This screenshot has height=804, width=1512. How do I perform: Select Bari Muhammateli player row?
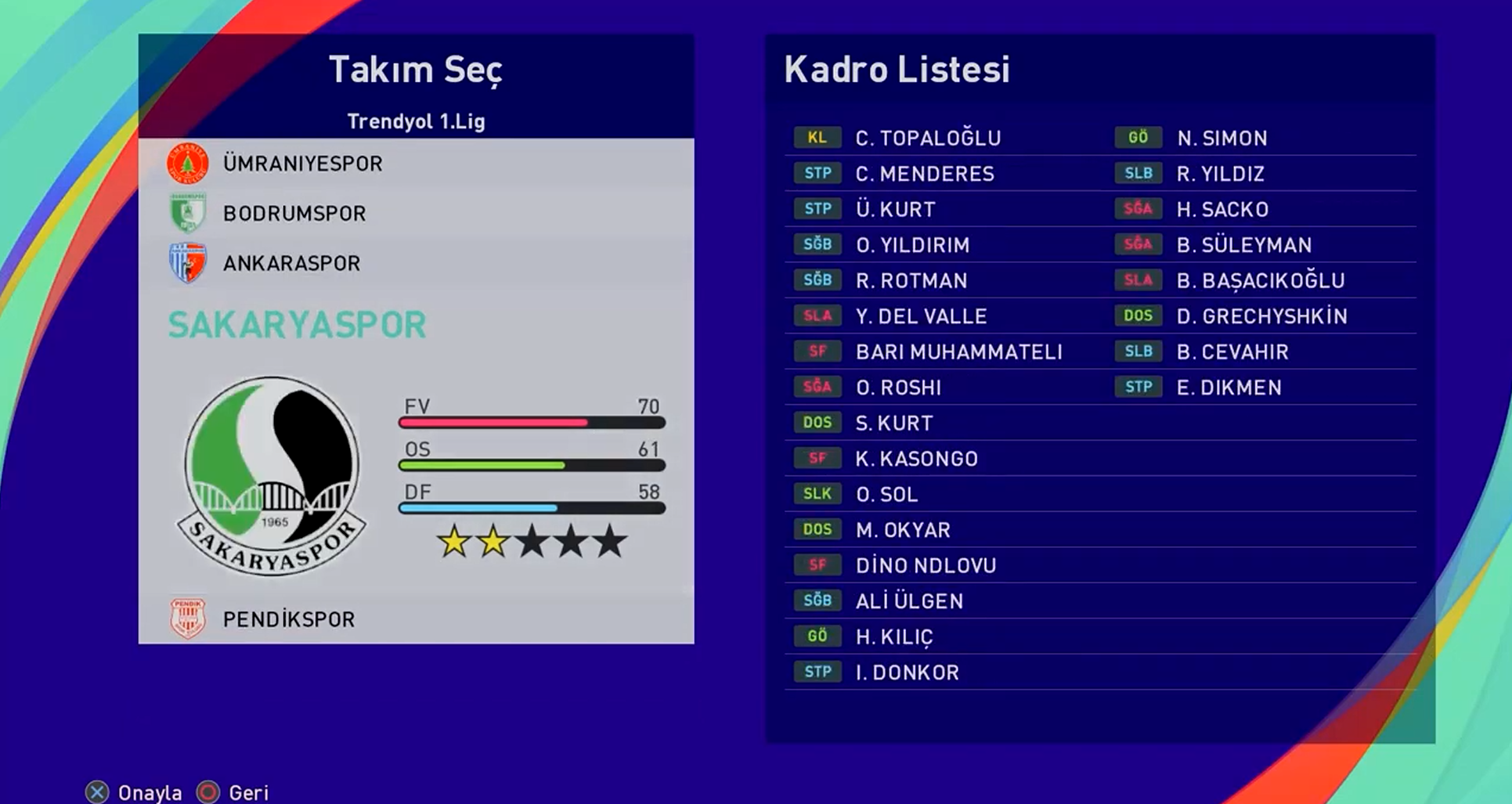pos(958,352)
